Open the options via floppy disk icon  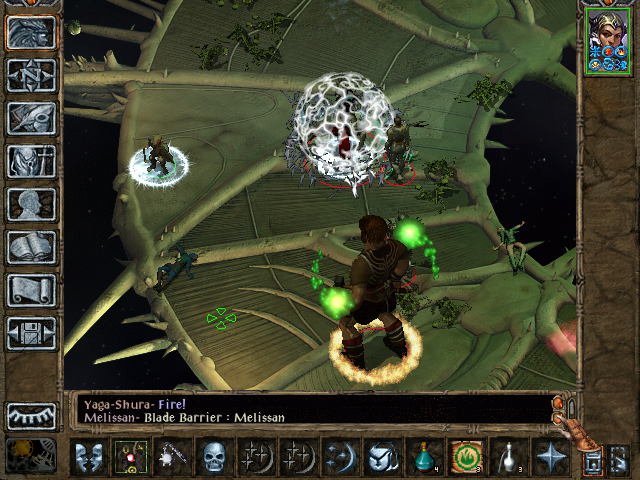click(31, 333)
